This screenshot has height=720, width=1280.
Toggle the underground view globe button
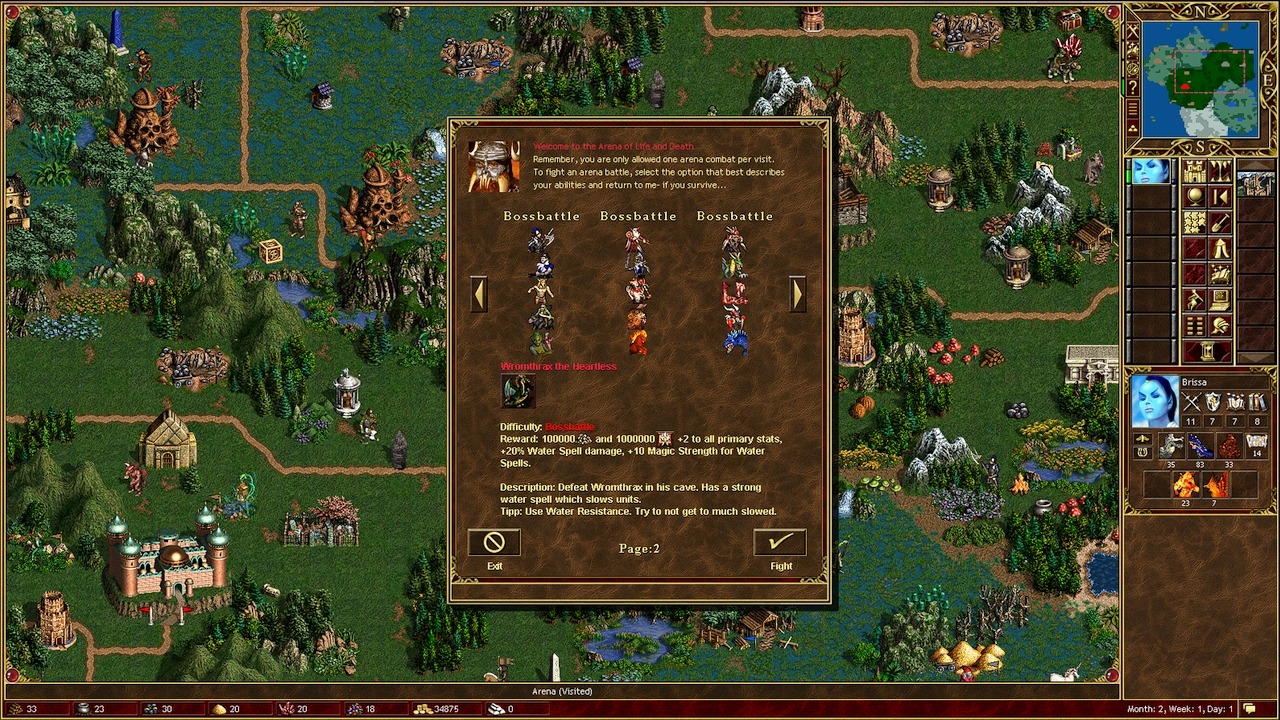[1194, 197]
